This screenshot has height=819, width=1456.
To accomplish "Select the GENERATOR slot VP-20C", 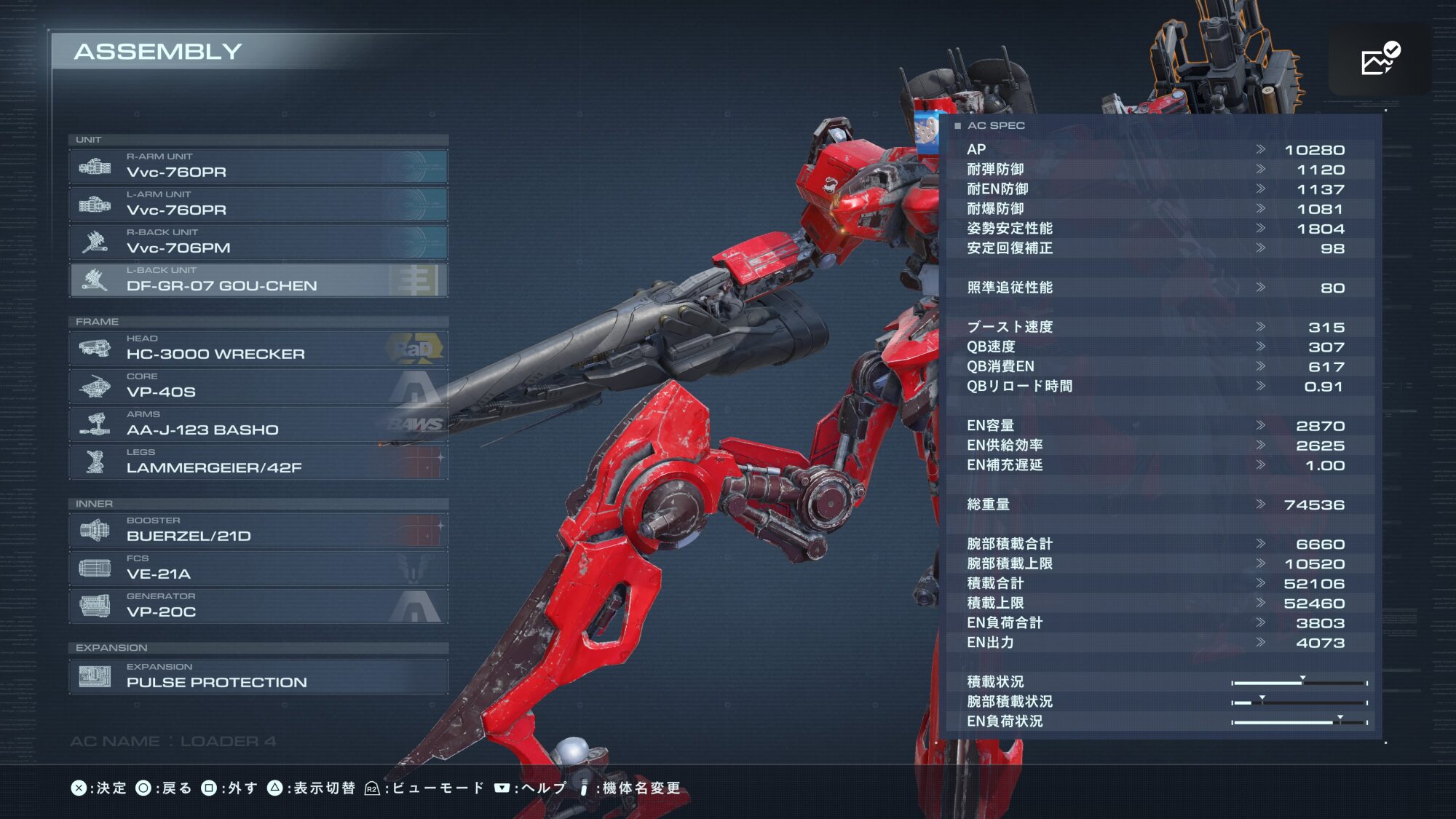I will [258, 606].
